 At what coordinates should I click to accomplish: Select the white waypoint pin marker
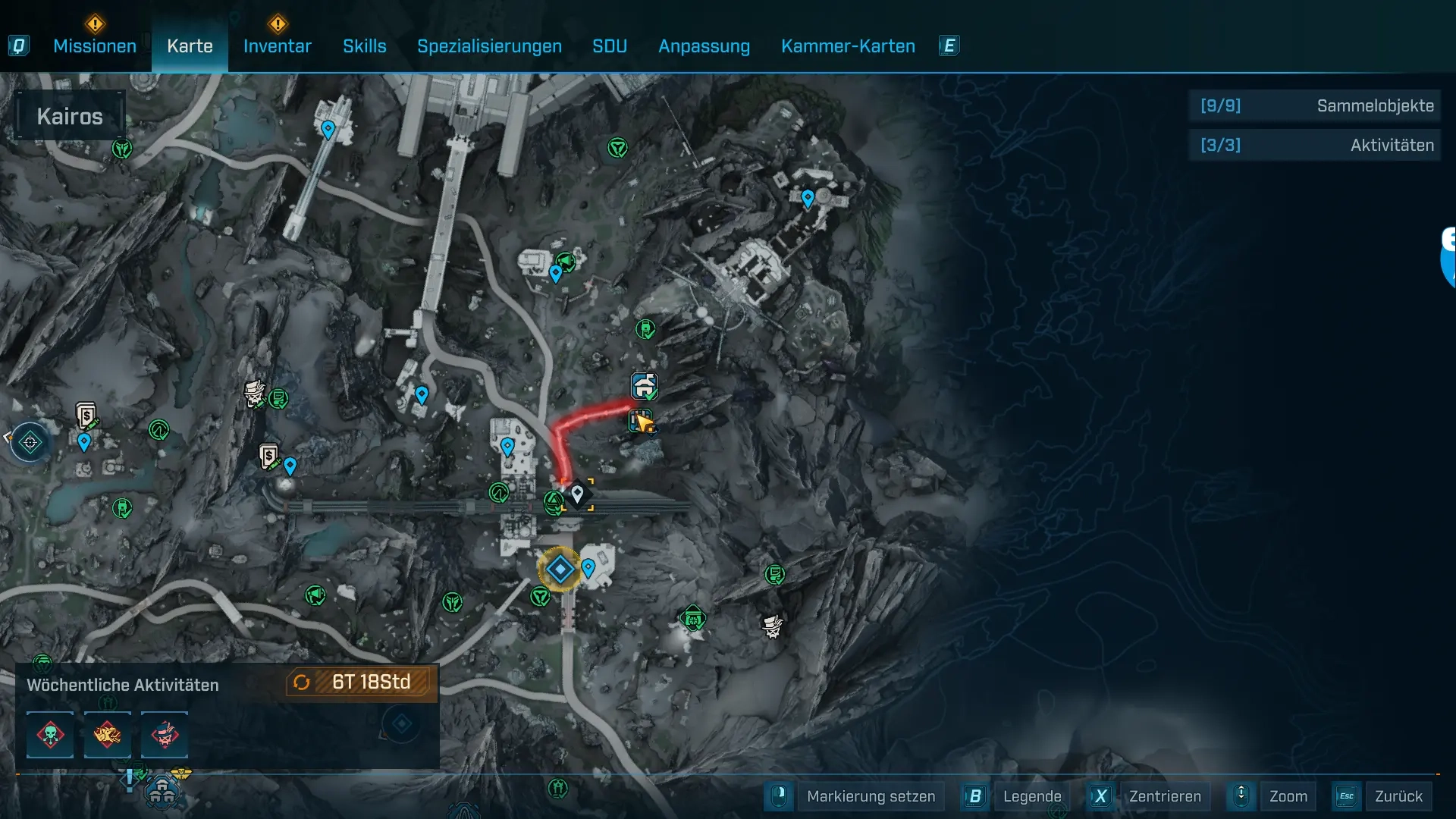pyautogui.click(x=578, y=494)
